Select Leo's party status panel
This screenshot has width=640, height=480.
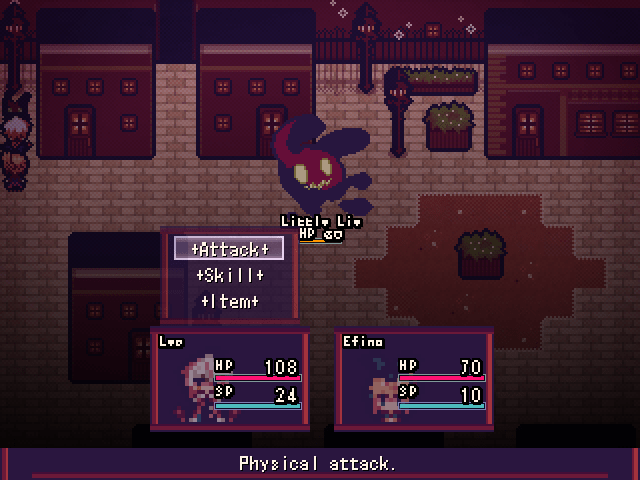[x=228, y=377]
